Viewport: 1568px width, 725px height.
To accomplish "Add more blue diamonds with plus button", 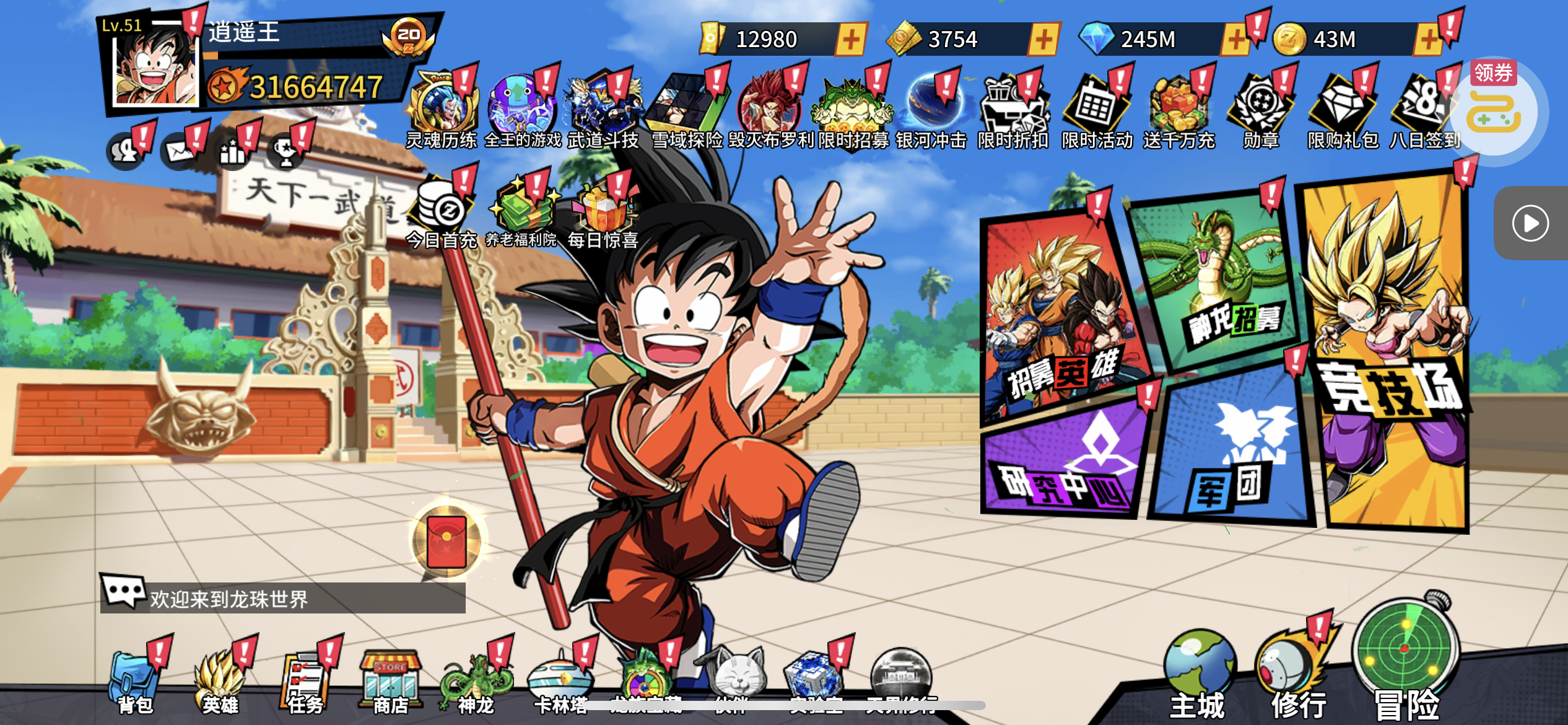I will (x=1235, y=40).
